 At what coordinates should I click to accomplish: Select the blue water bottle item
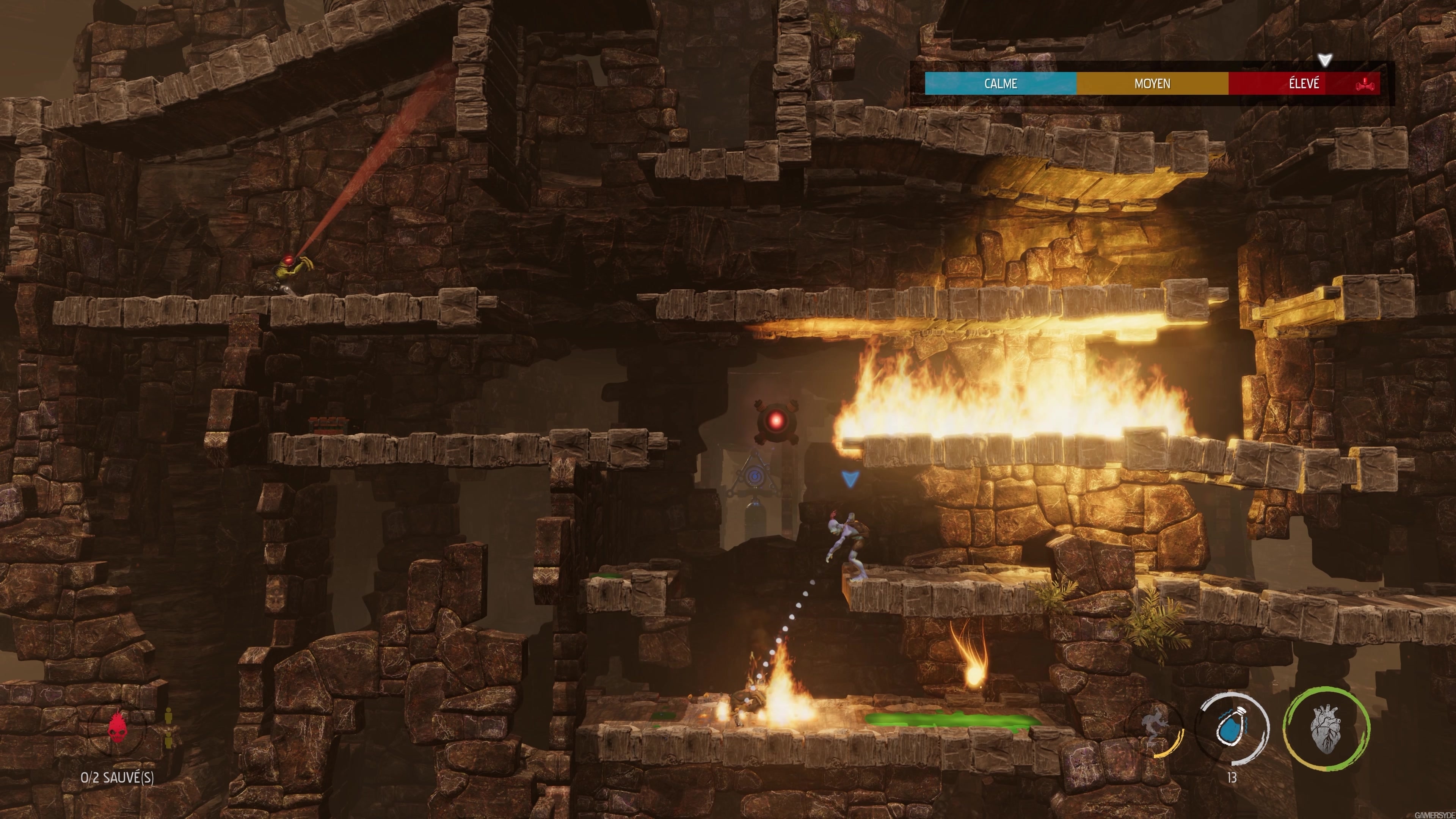[1232, 729]
